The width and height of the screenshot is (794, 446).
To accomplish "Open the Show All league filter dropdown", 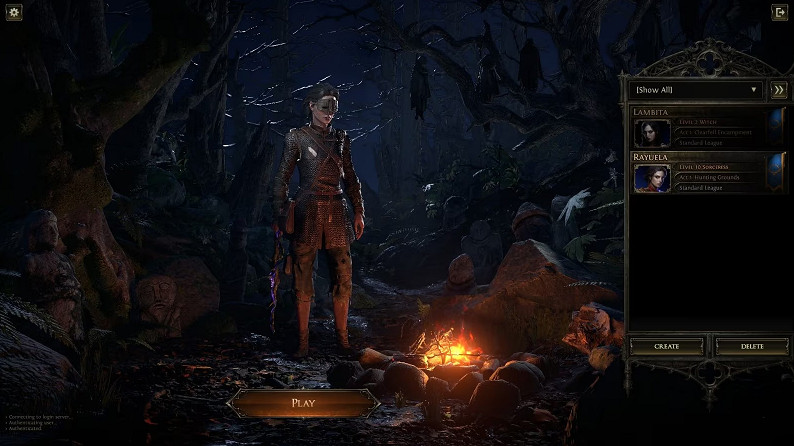I will point(697,90).
